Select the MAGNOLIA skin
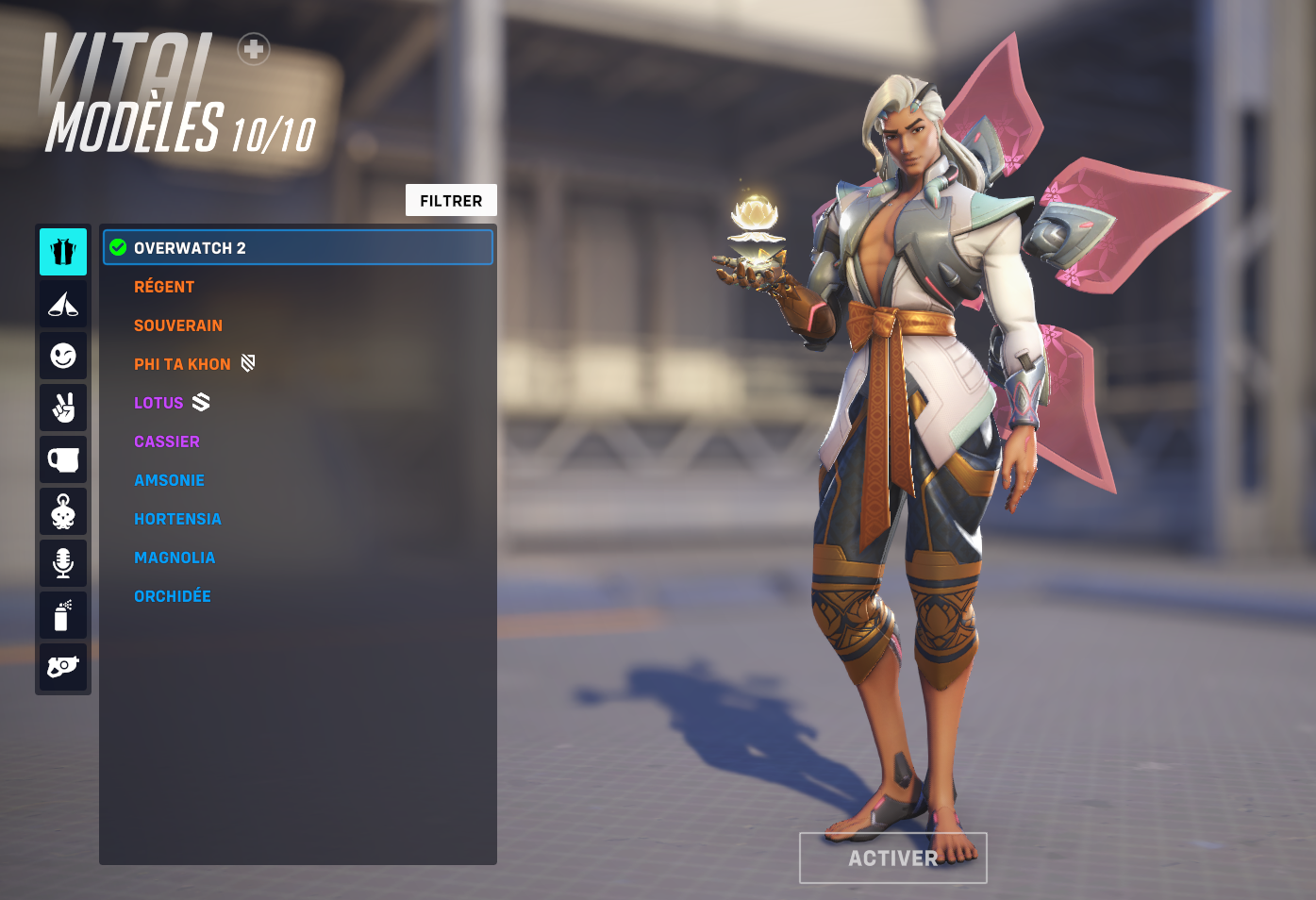 click(175, 557)
